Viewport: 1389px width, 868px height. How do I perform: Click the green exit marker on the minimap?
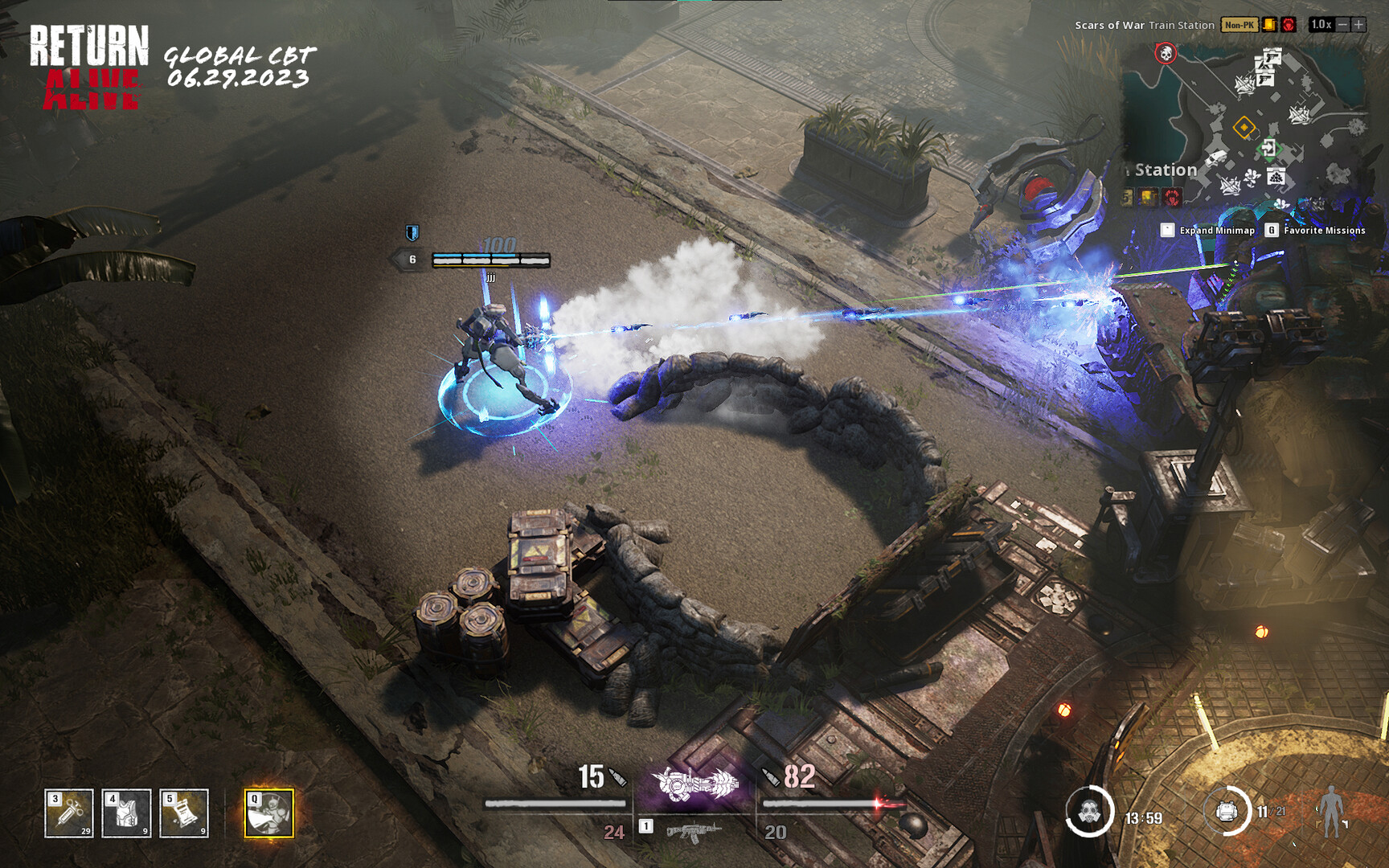(x=1270, y=148)
